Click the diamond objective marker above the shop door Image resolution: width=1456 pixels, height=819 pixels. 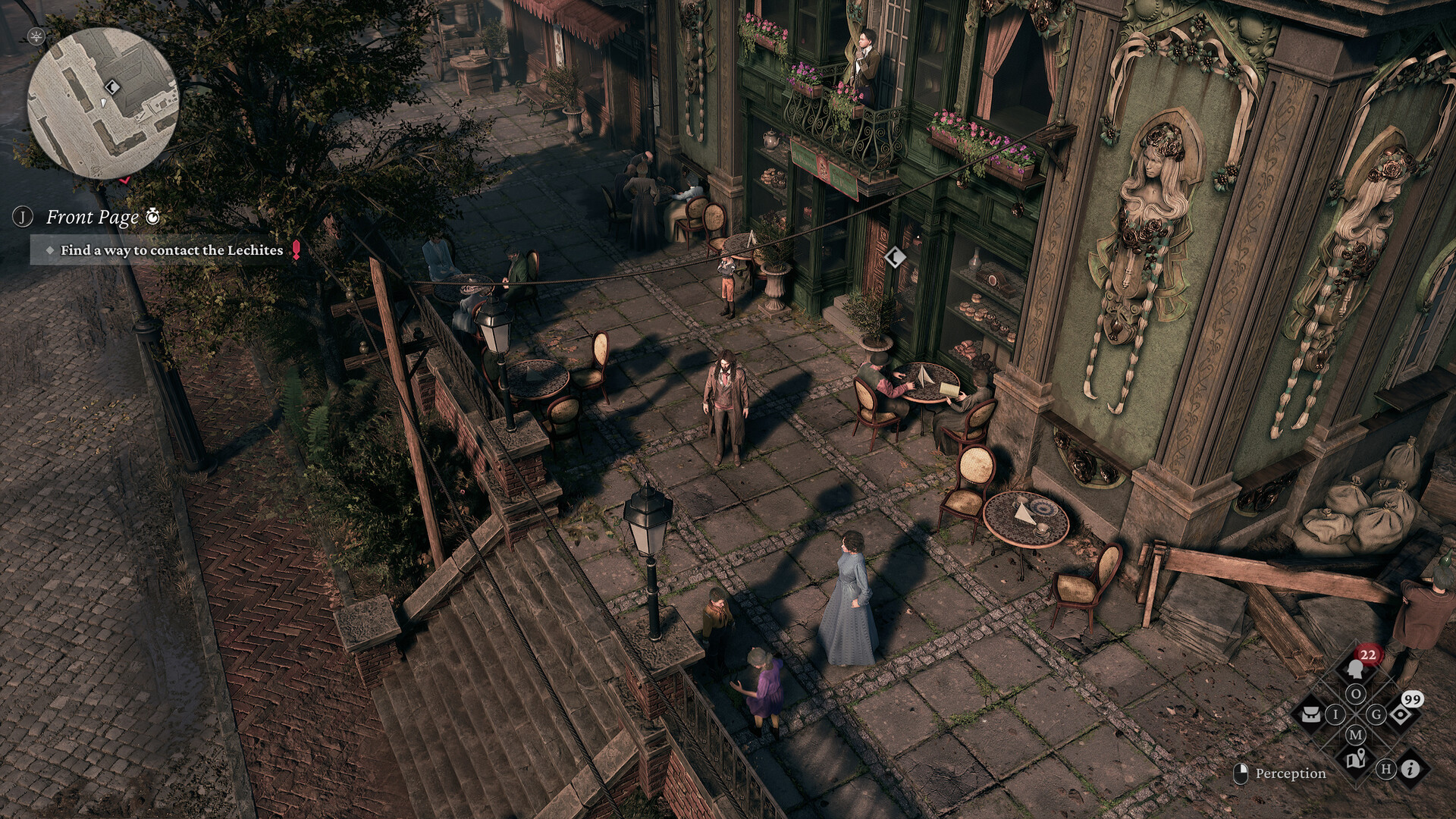[x=895, y=258]
